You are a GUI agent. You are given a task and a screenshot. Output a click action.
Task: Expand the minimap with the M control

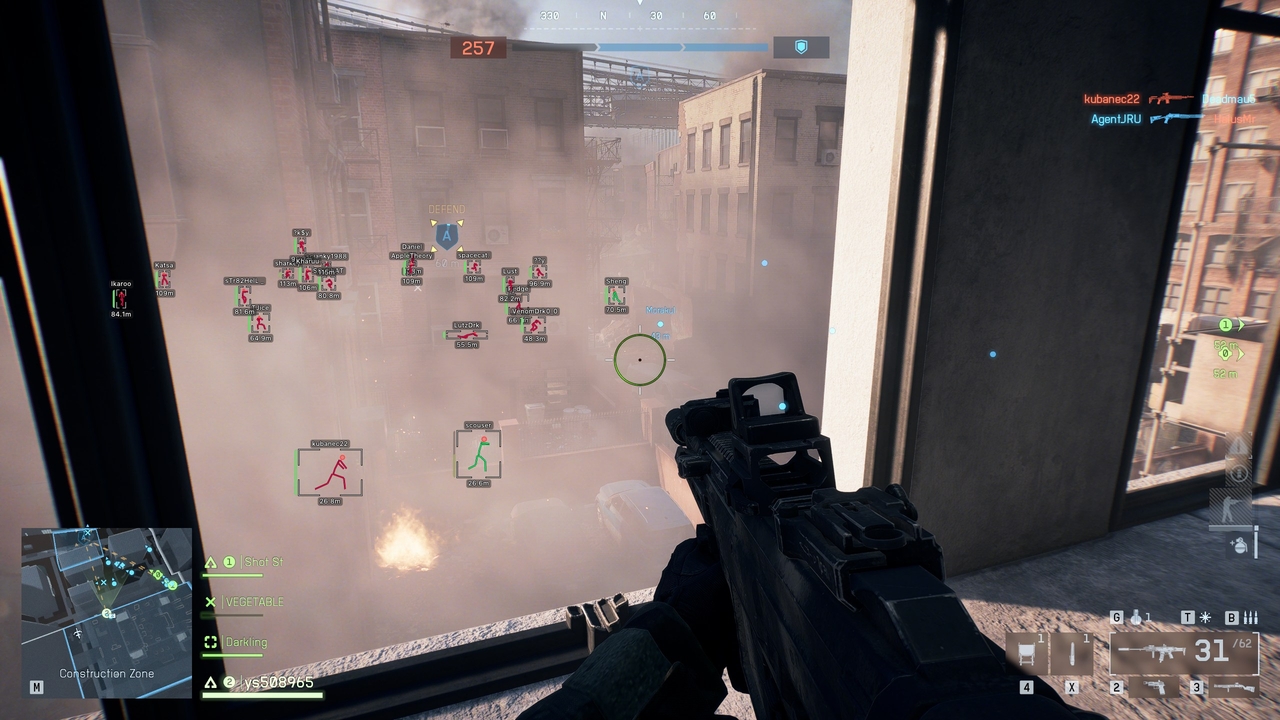tap(36, 687)
